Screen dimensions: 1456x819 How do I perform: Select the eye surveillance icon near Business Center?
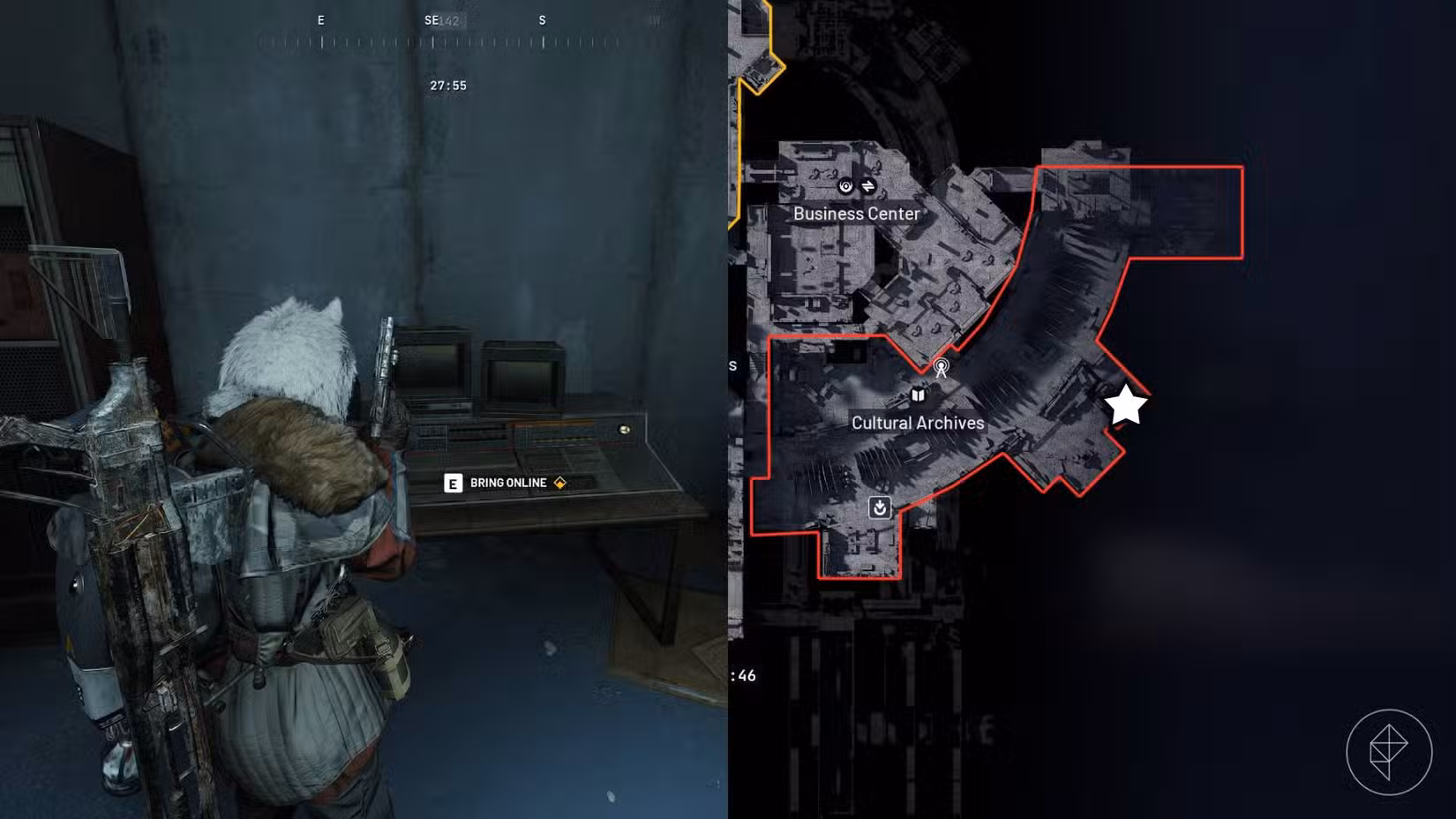844,186
